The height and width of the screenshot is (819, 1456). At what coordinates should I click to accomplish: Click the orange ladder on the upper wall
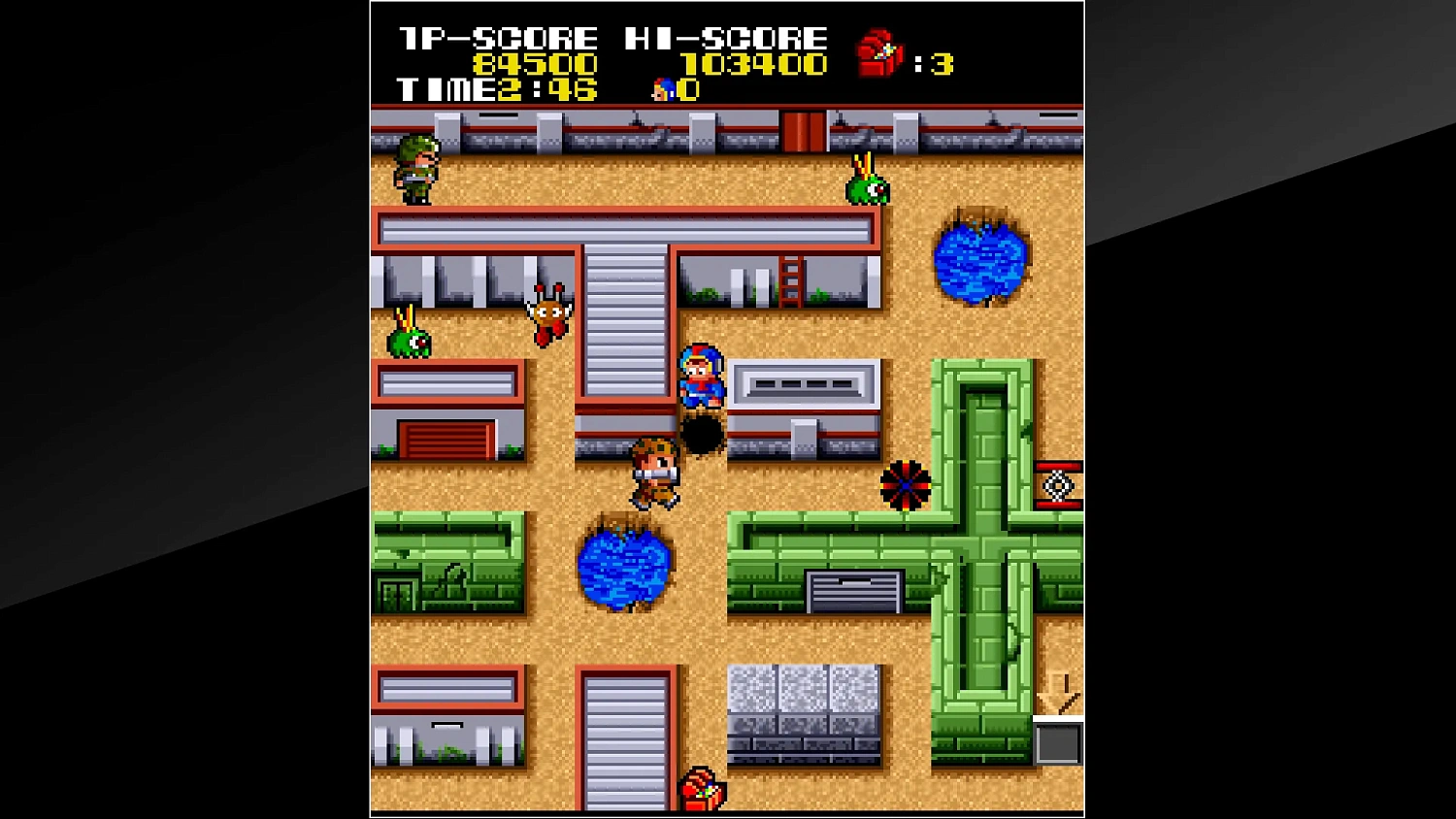[x=792, y=279]
